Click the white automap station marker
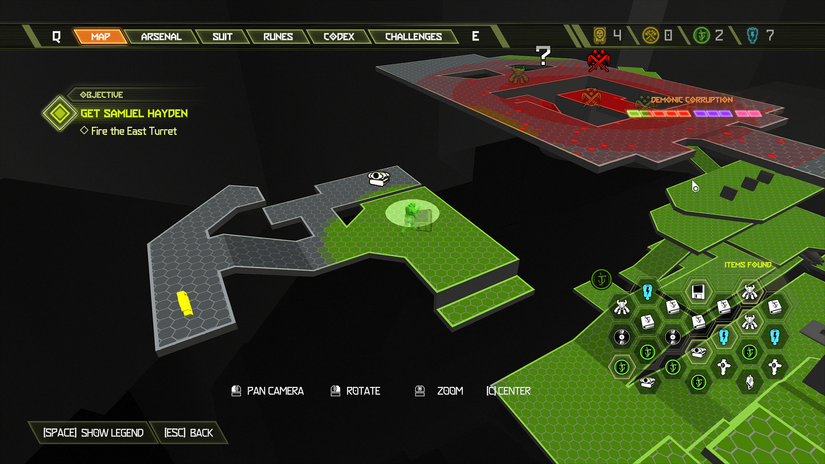This screenshot has height=464, width=825. pos(378,178)
